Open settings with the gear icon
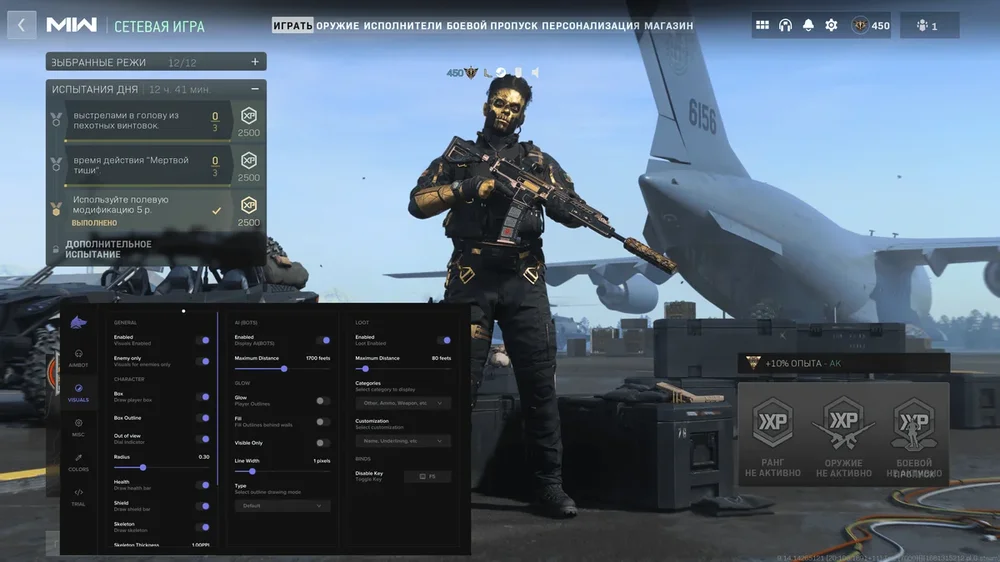1000x562 pixels. [831, 25]
